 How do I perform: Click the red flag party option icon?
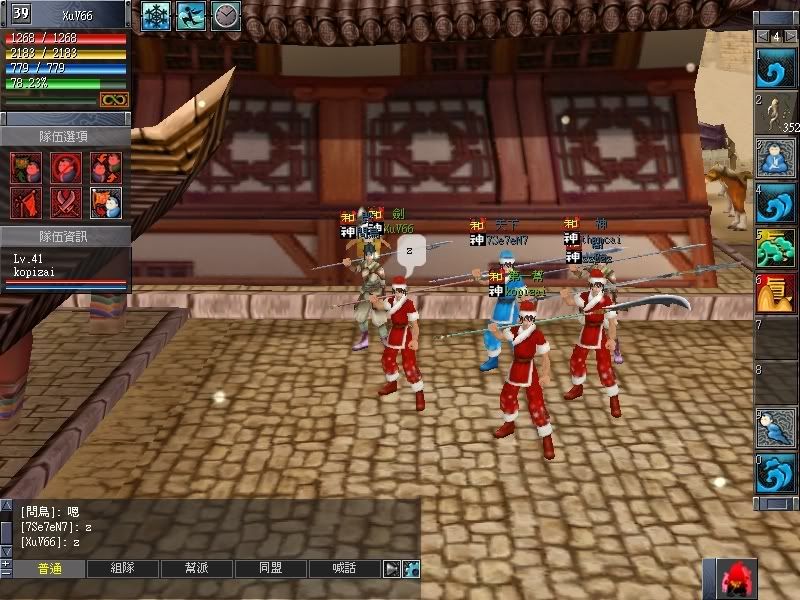click(x=26, y=203)
